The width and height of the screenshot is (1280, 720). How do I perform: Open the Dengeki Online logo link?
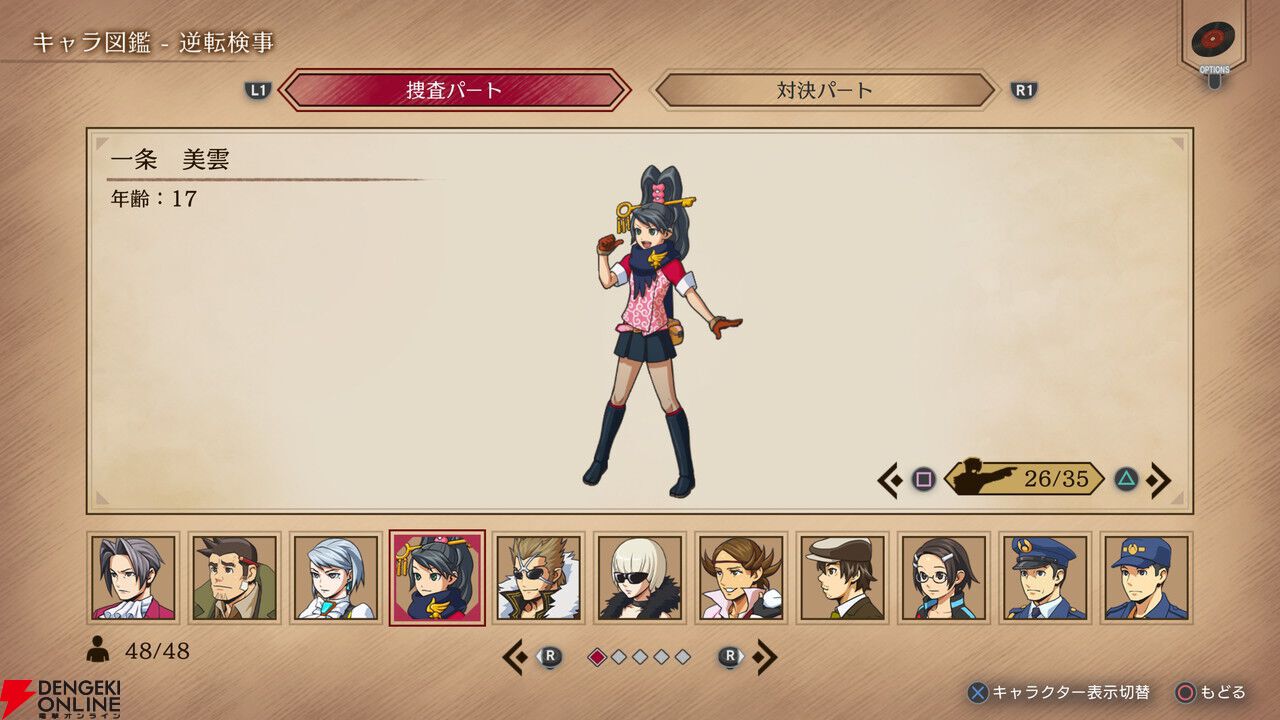(x=60, y=698)
